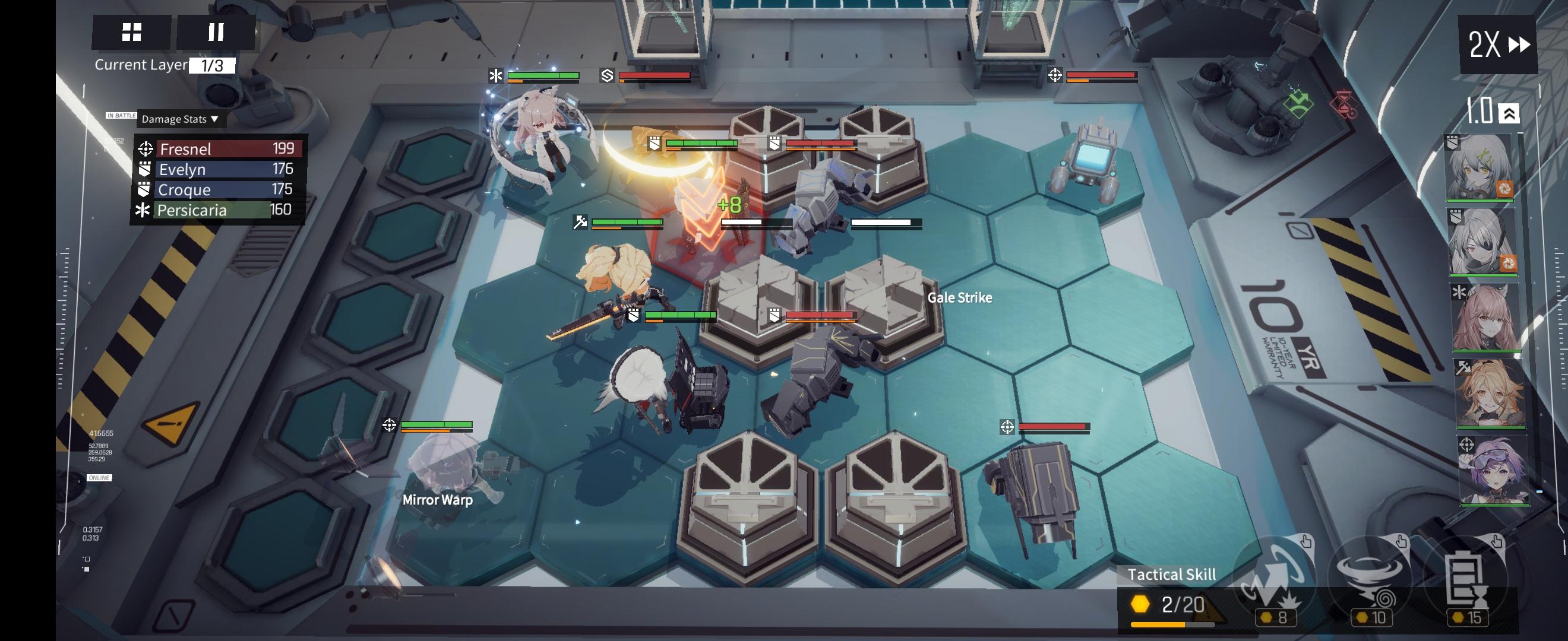The image size is (1568, 641).
Task: Expand the Damage Stats dropdown
Action: pyautogui.click(x=180, y=119)
